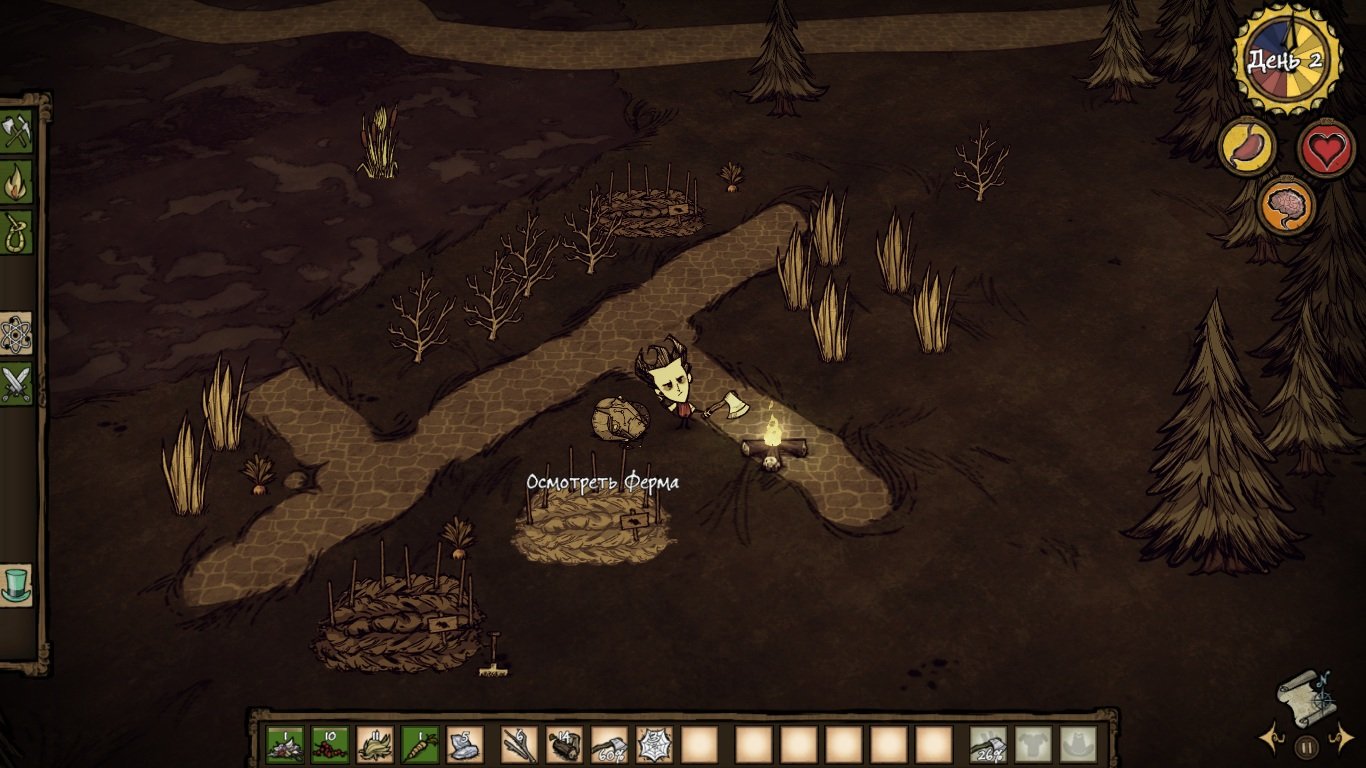Select the twigs stack
The width and height of the screenshot is (1366, 768).
(519, 744)
